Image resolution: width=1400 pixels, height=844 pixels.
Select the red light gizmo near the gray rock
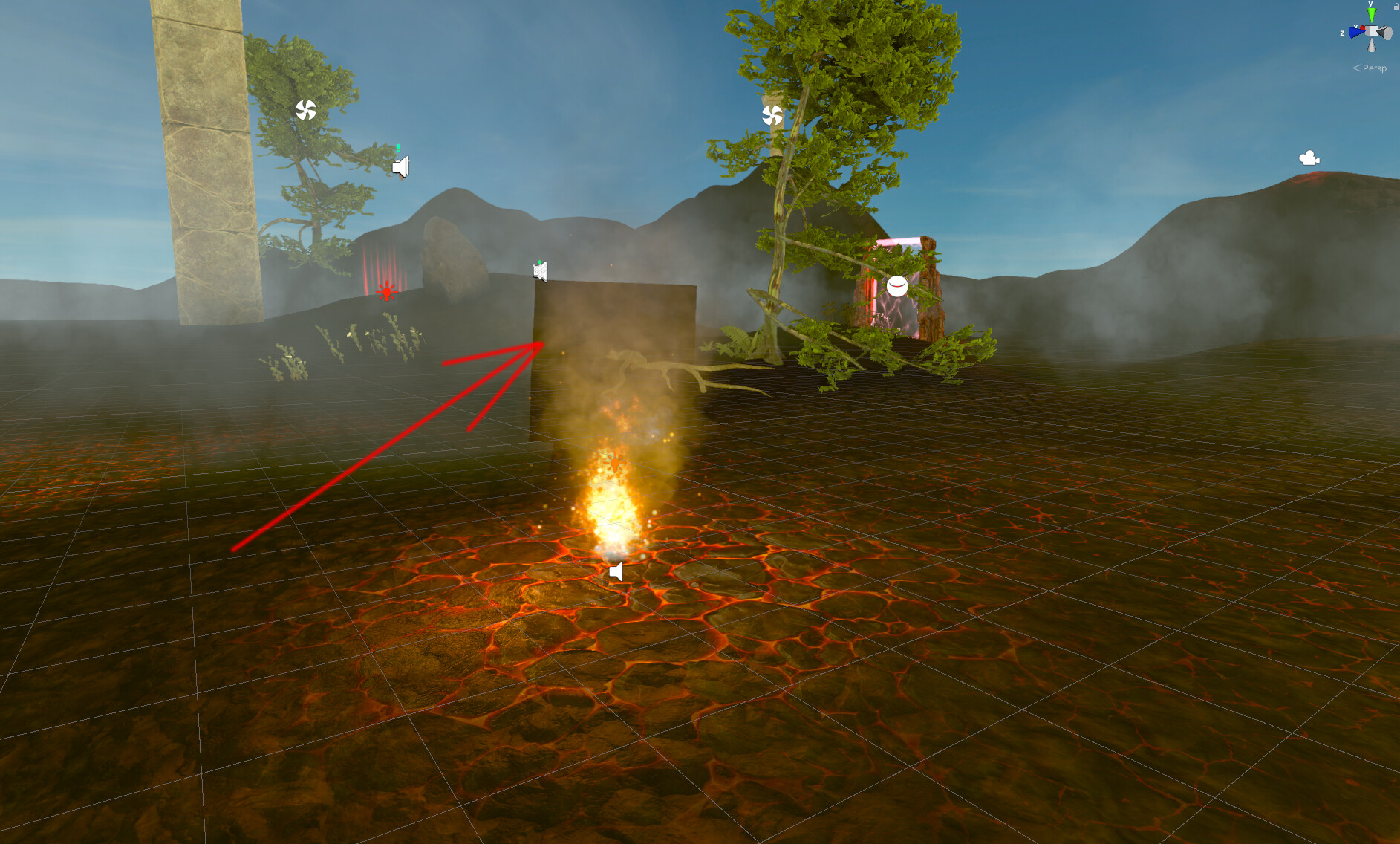[386, 292]
